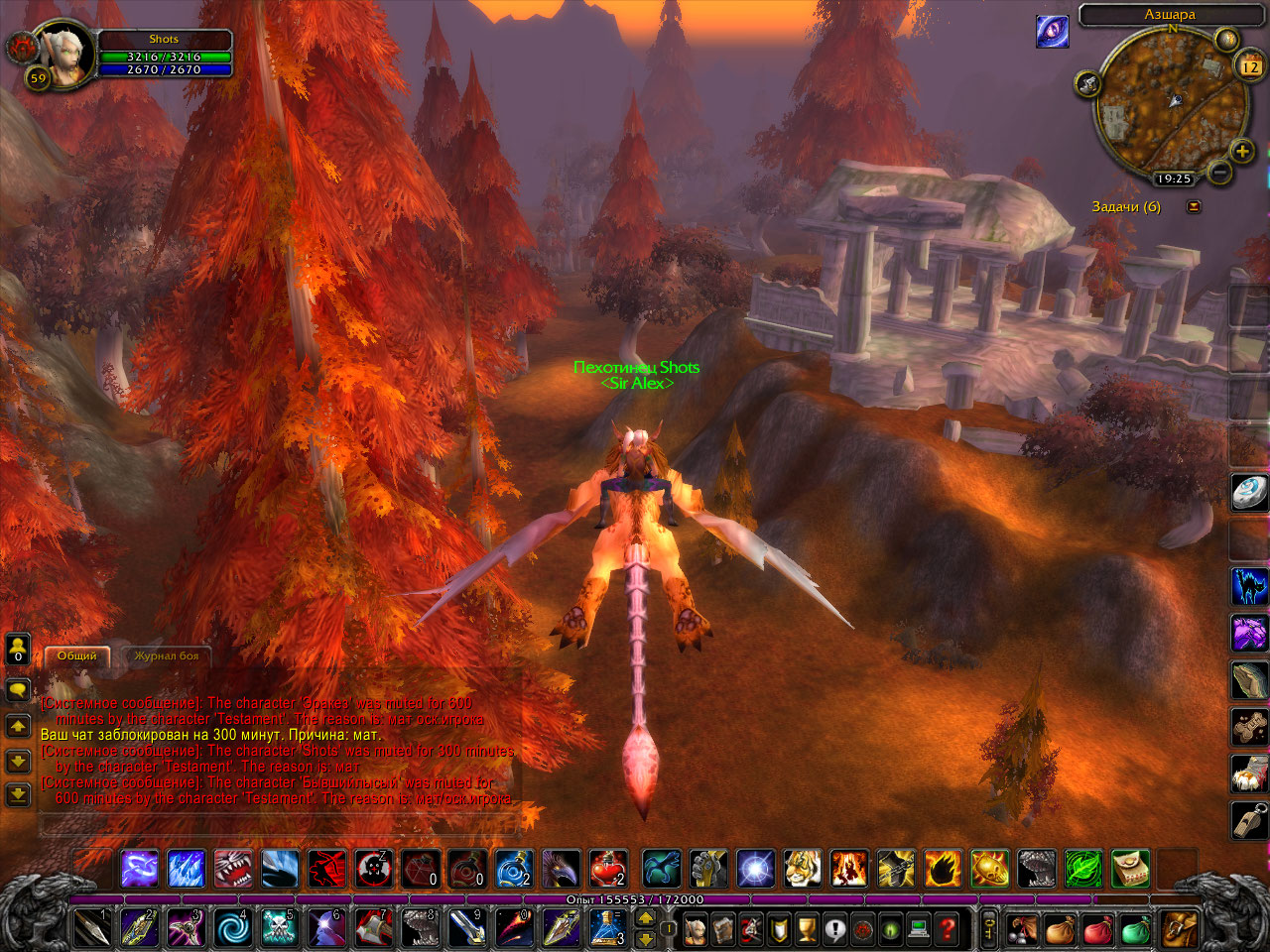Open the red cloth bag
This screenshot has height=952, width=1270.
[1097, 929]
